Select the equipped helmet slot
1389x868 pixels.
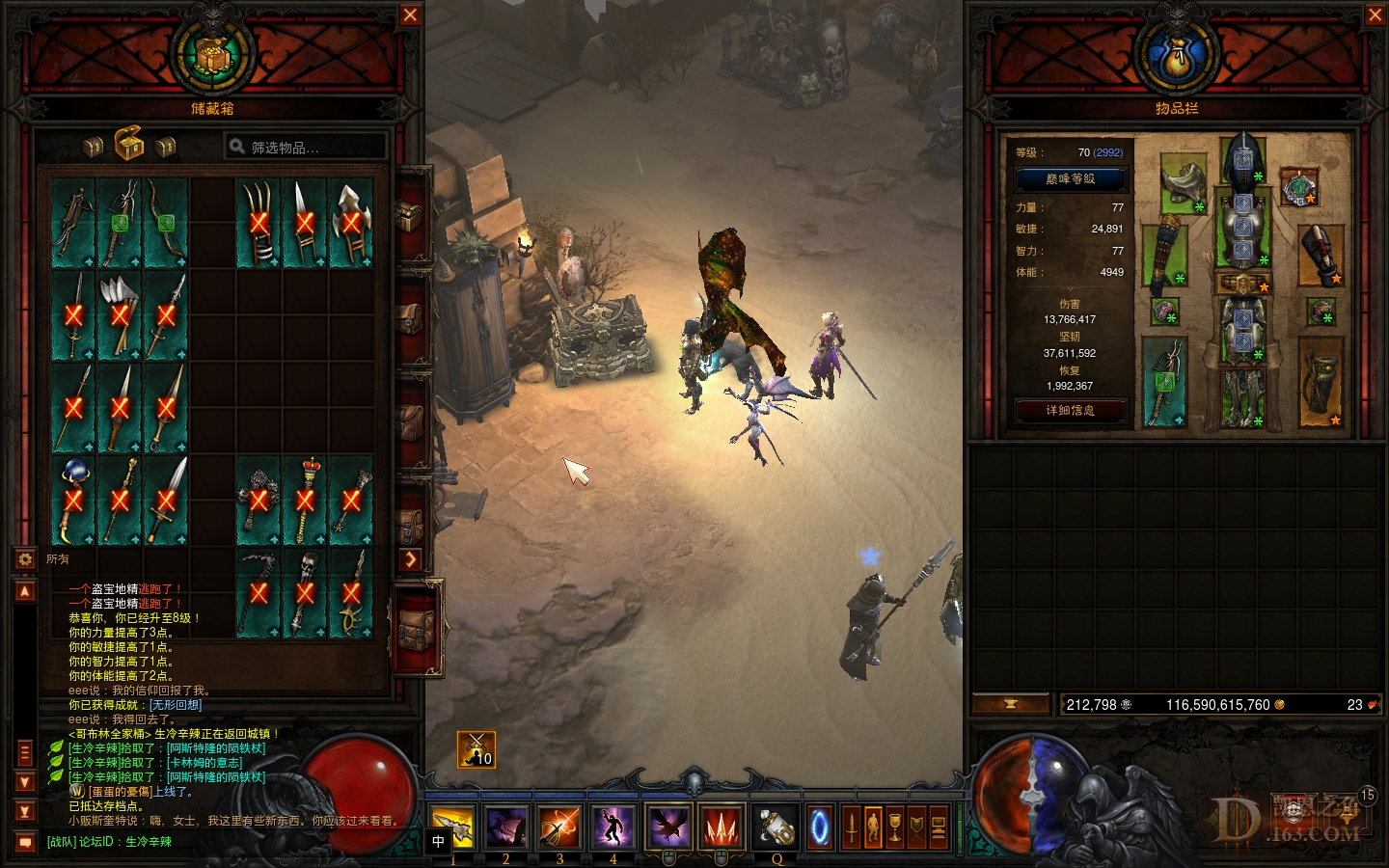1243,159
